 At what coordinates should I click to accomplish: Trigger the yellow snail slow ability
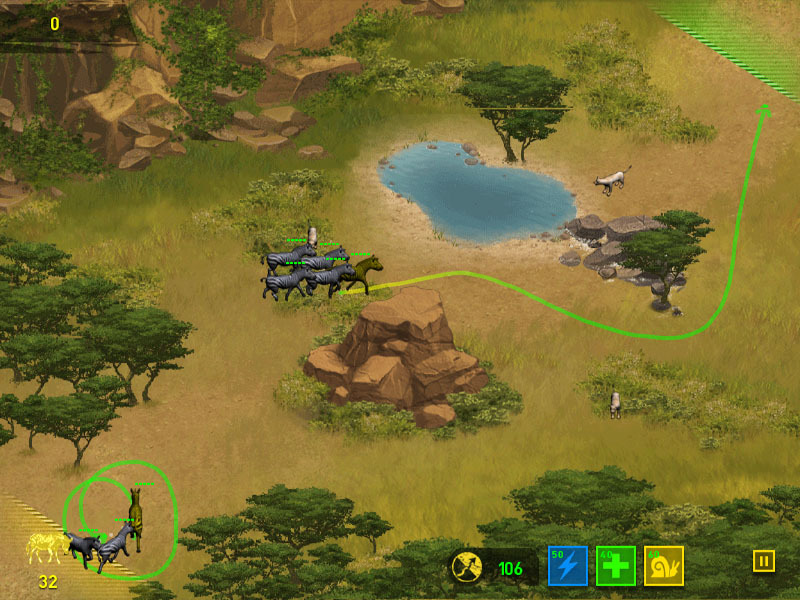663,566
